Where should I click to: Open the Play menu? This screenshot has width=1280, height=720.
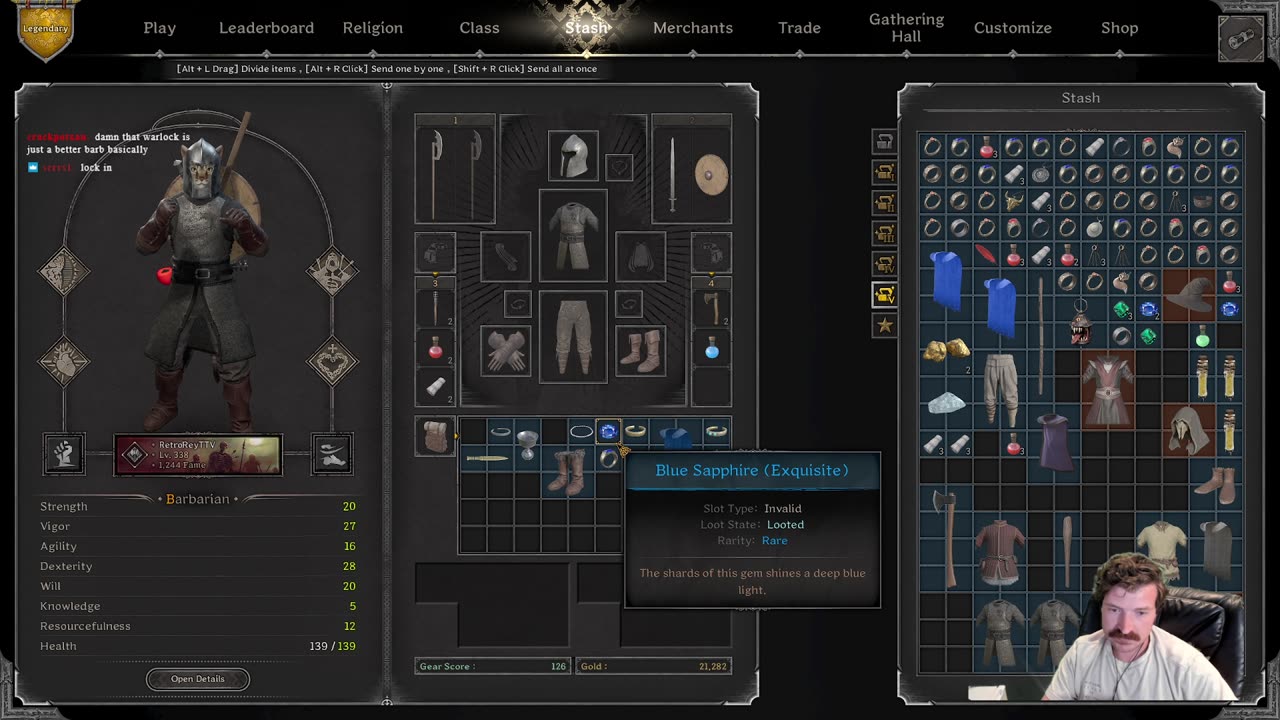click(159, 28)
